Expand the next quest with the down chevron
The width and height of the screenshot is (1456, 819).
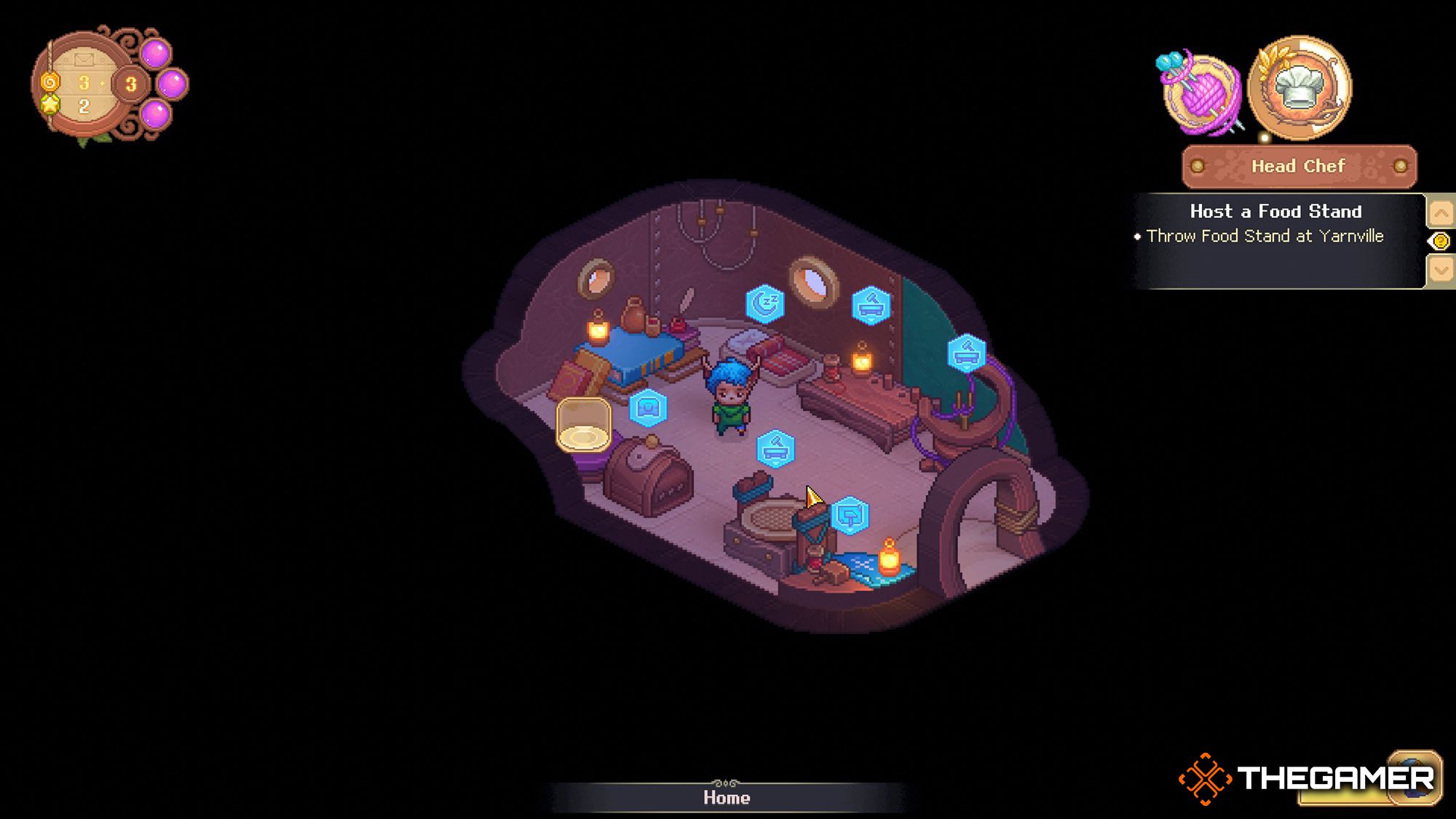[x=1440, y=268]
